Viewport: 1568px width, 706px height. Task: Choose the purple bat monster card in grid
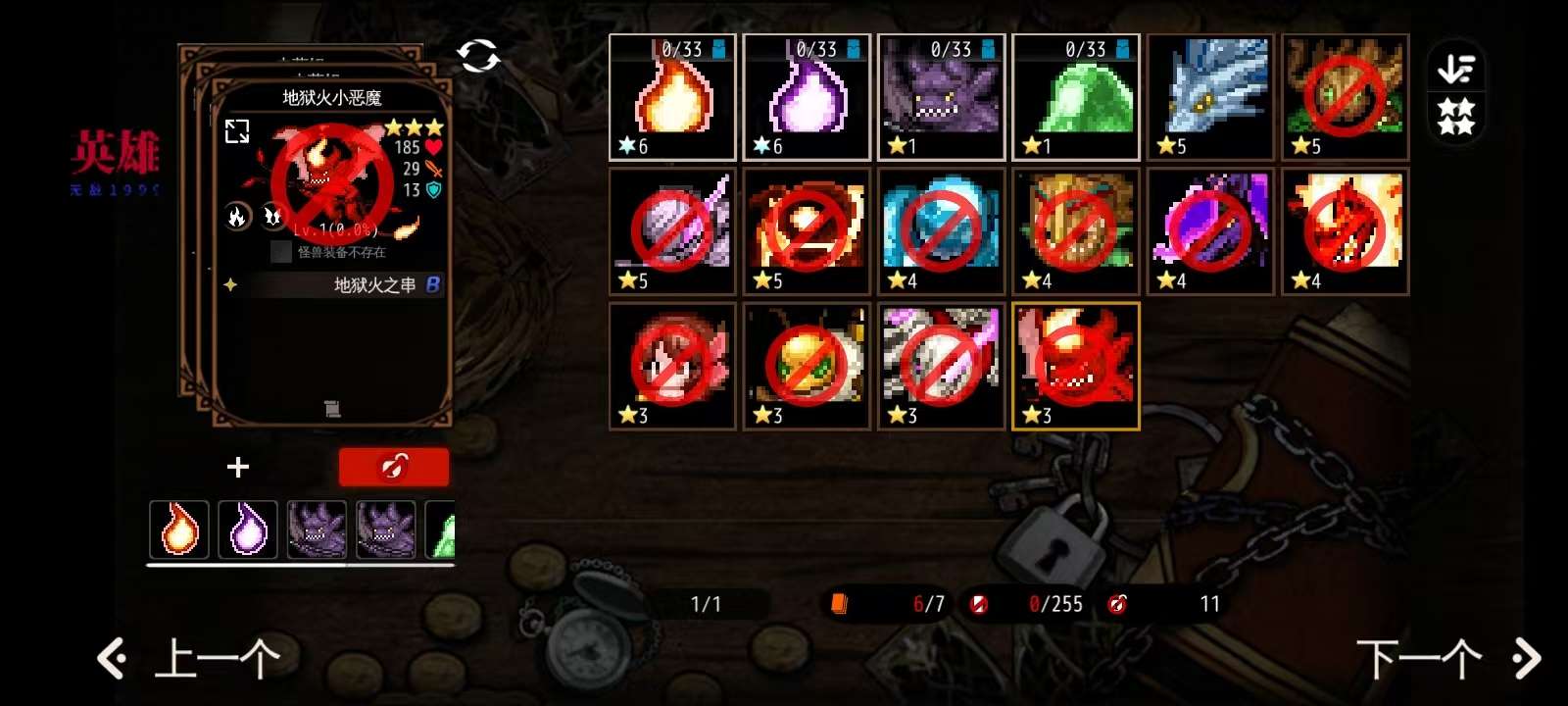click(941, 97)
